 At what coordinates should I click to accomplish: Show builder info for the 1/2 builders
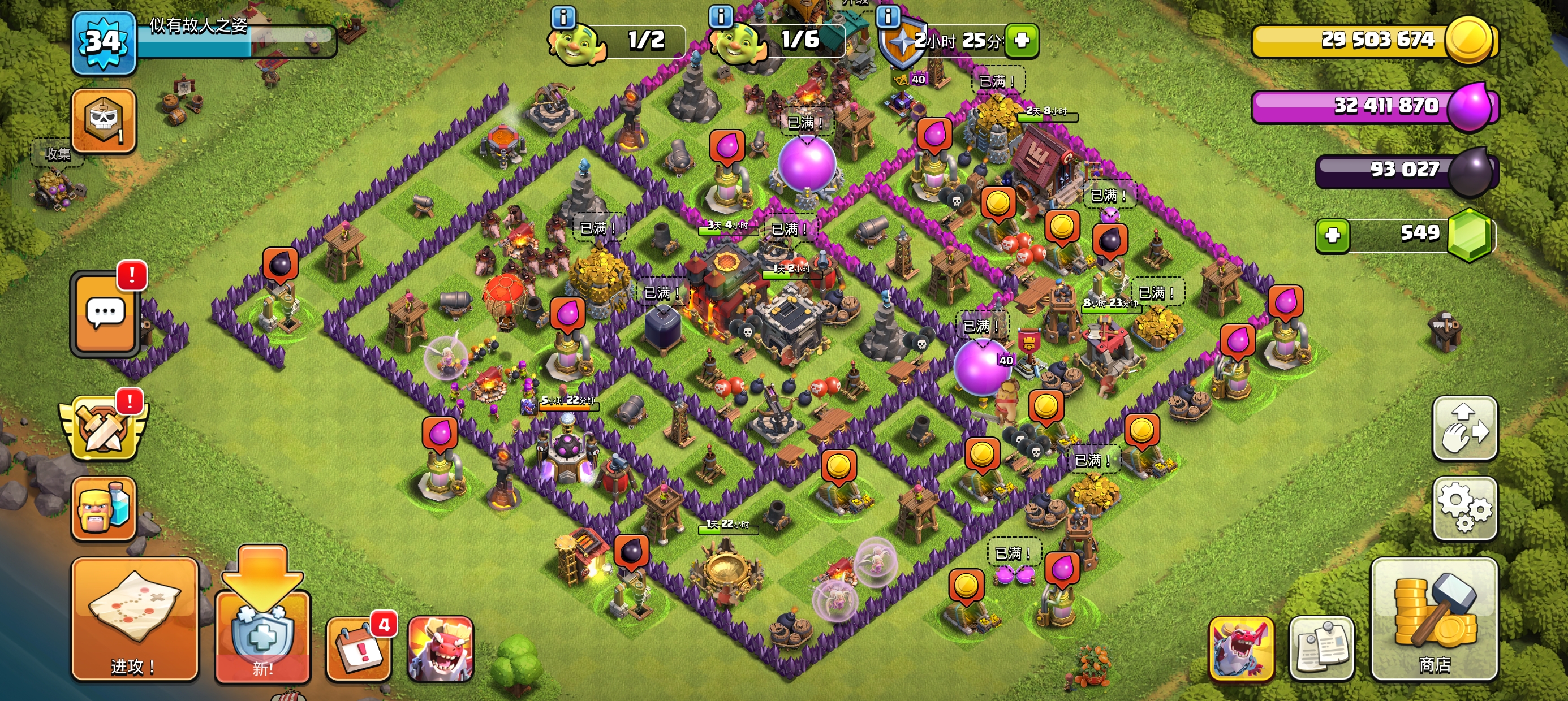point(563,17)
